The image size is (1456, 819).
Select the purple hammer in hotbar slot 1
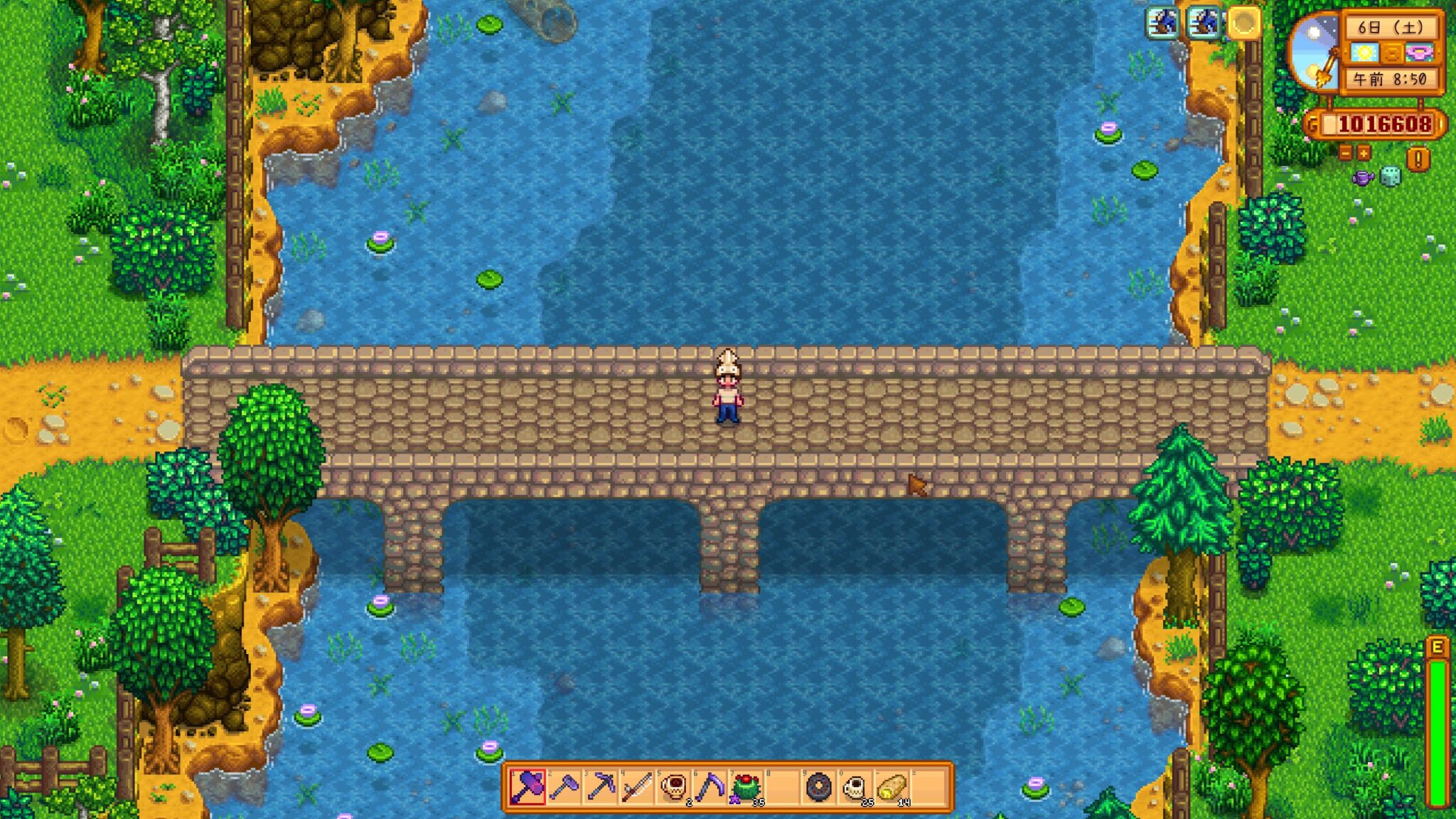click(x=530, y=786)
